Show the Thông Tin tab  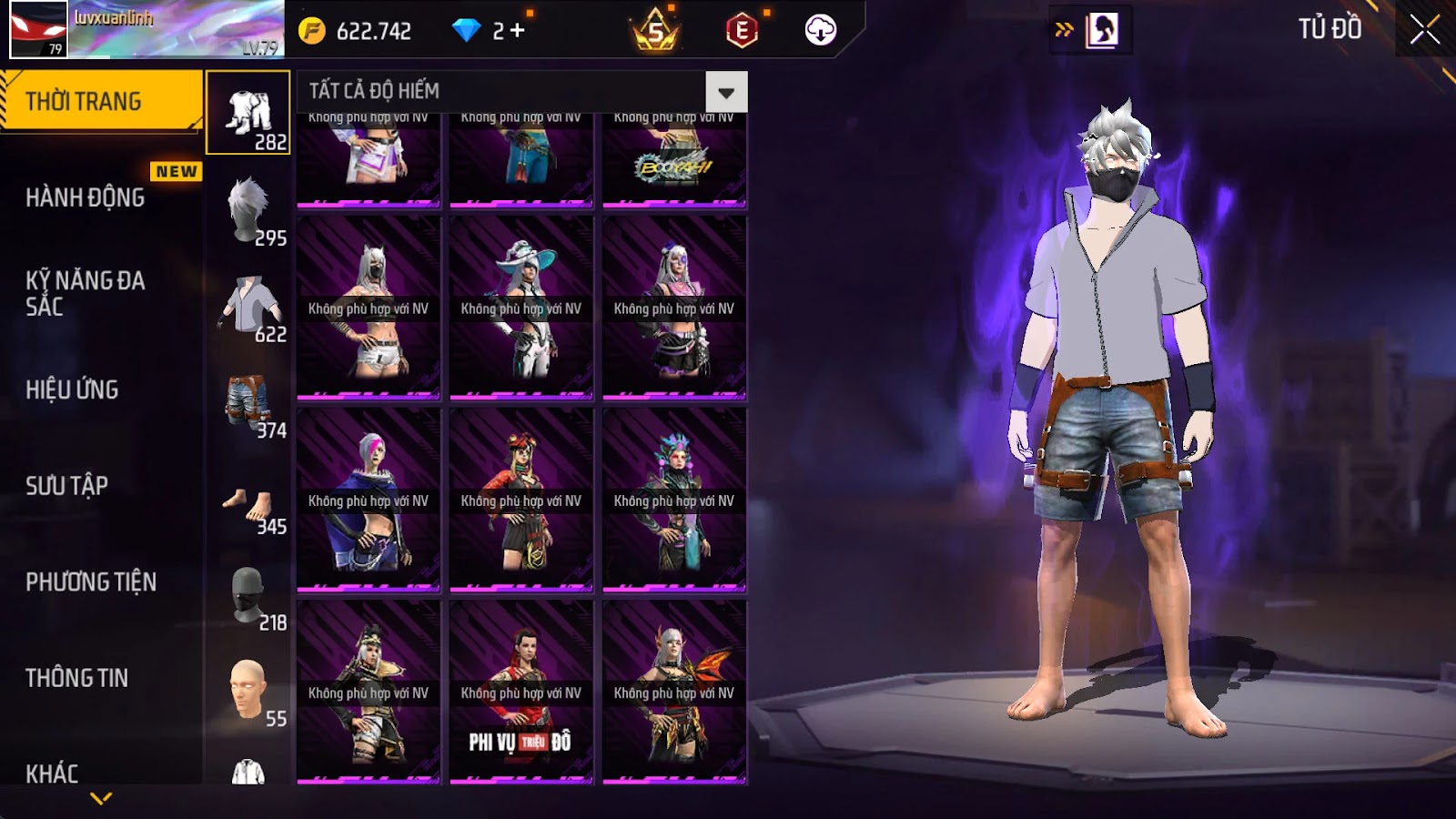76,678
